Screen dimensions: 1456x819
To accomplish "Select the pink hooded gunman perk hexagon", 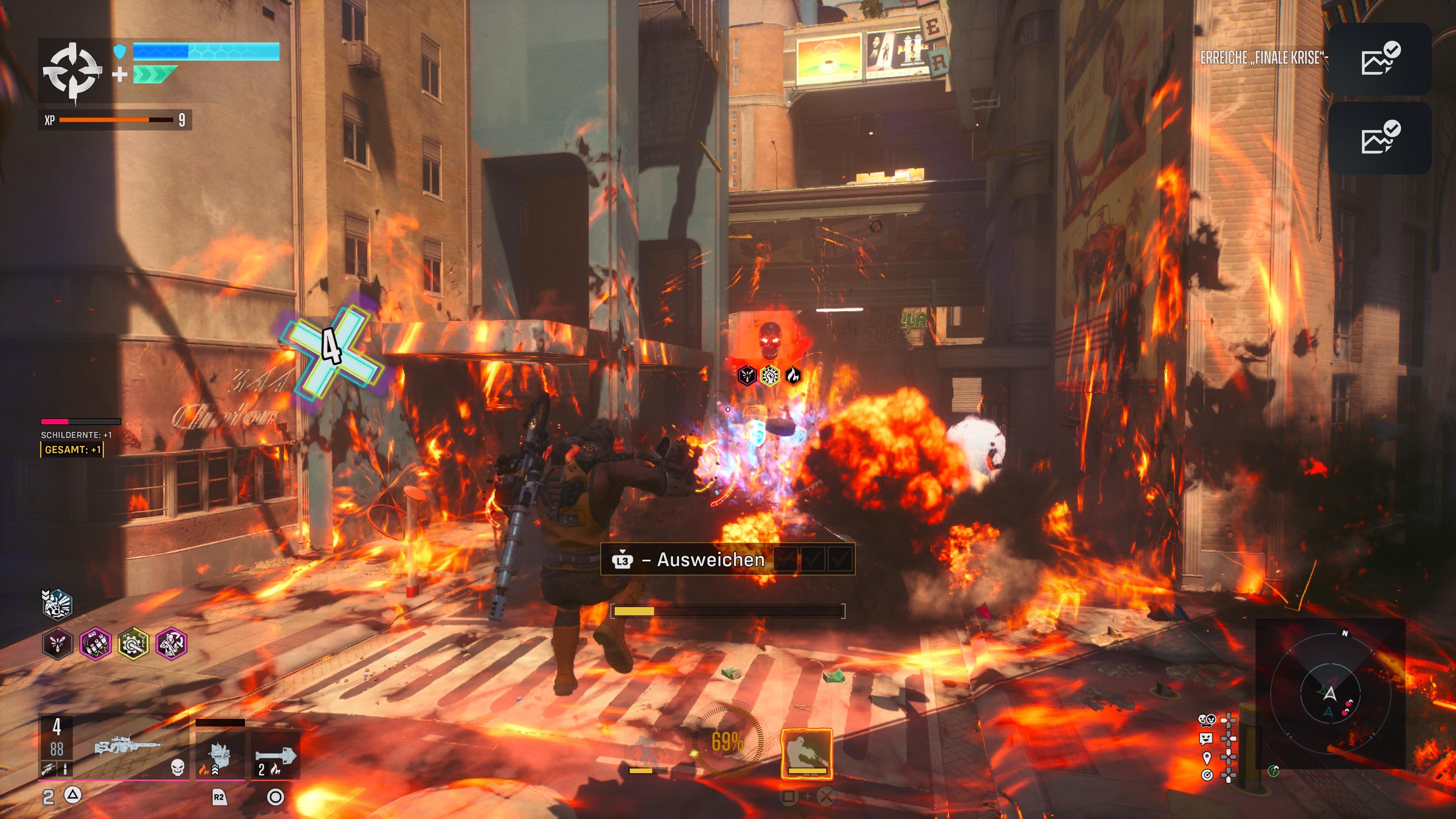I will (171, 644).
